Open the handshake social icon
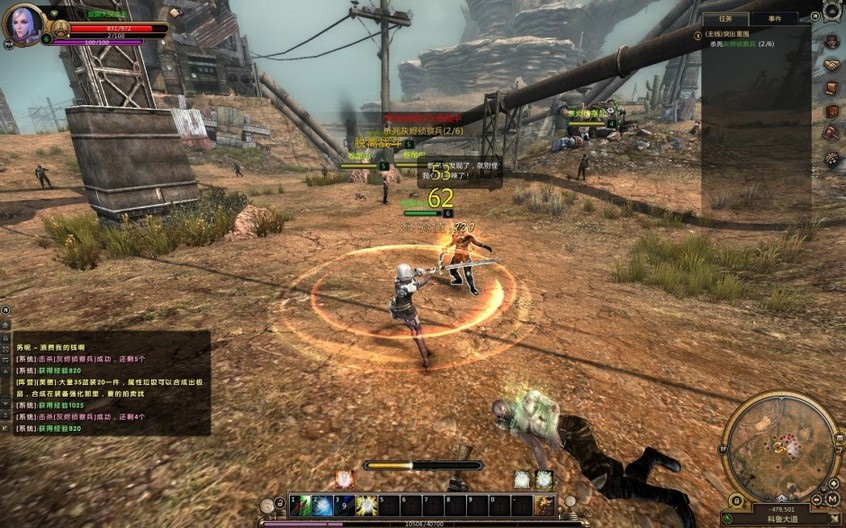846x528 pixels. 831,65
